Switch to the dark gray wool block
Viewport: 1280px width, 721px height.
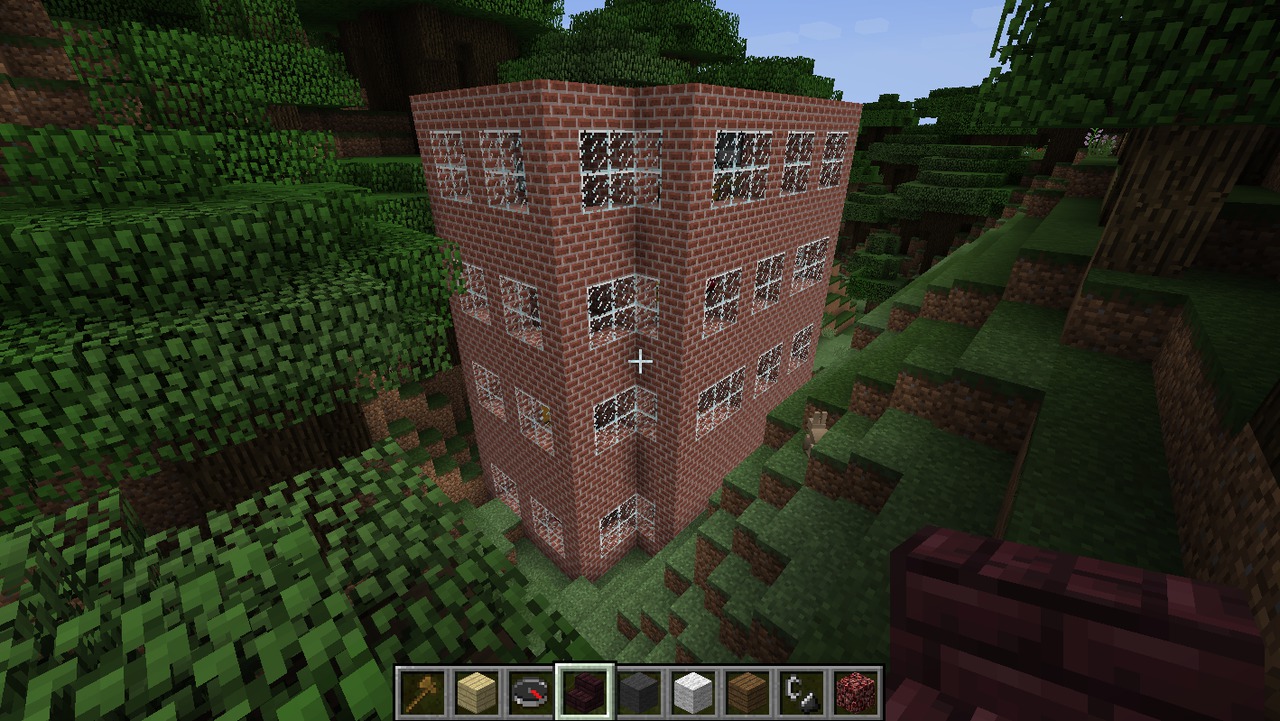click(x=639, y=692)
